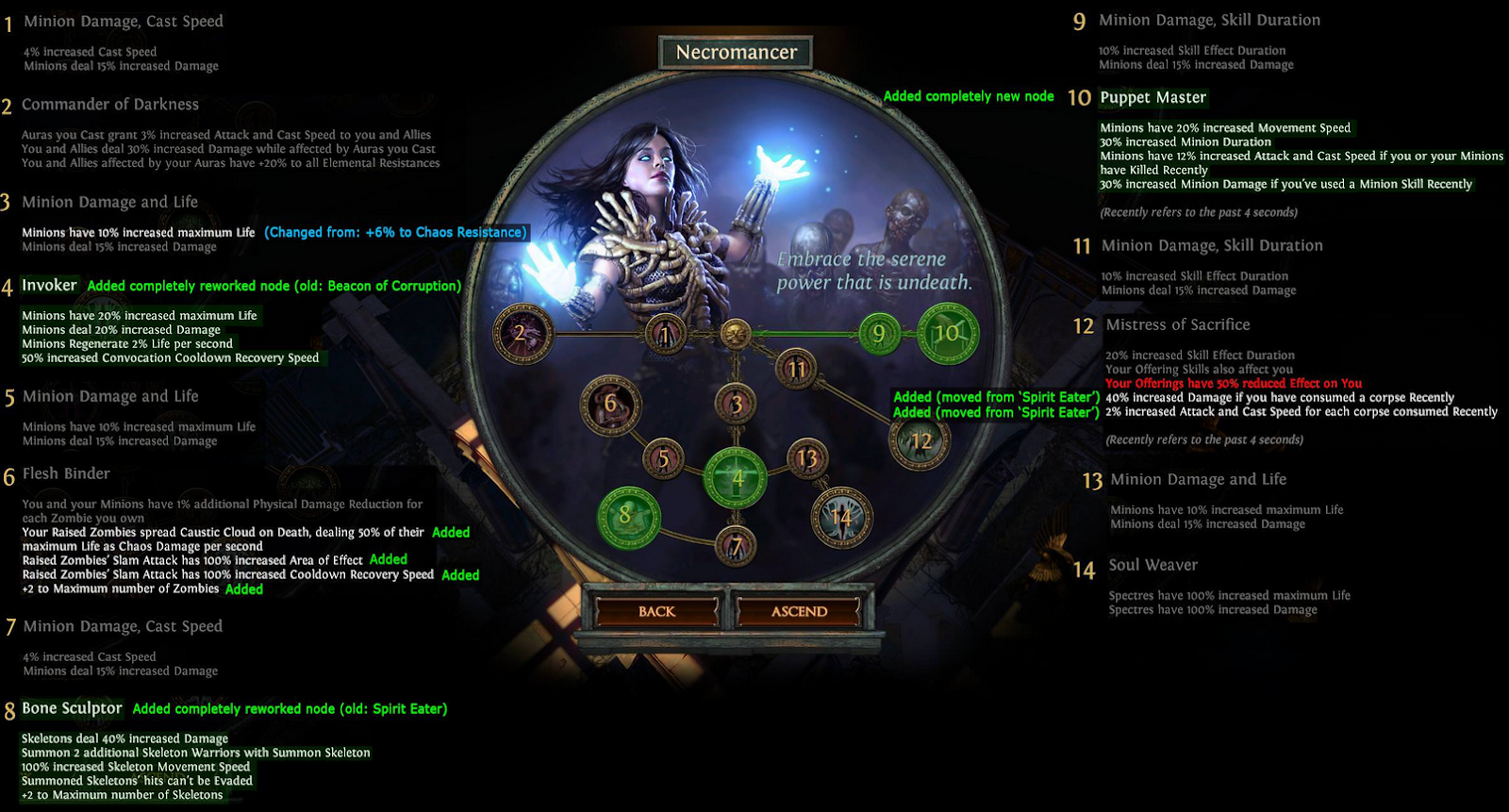This screenshot has width=1509, height=812.
Task: Click the Necromancer title banner
Action: click(x=736, y=52)
